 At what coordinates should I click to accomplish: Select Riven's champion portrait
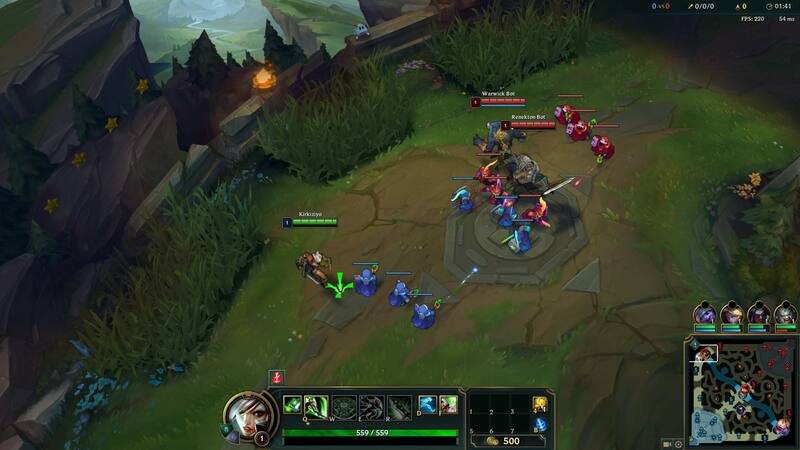click(x=244, y=415)
